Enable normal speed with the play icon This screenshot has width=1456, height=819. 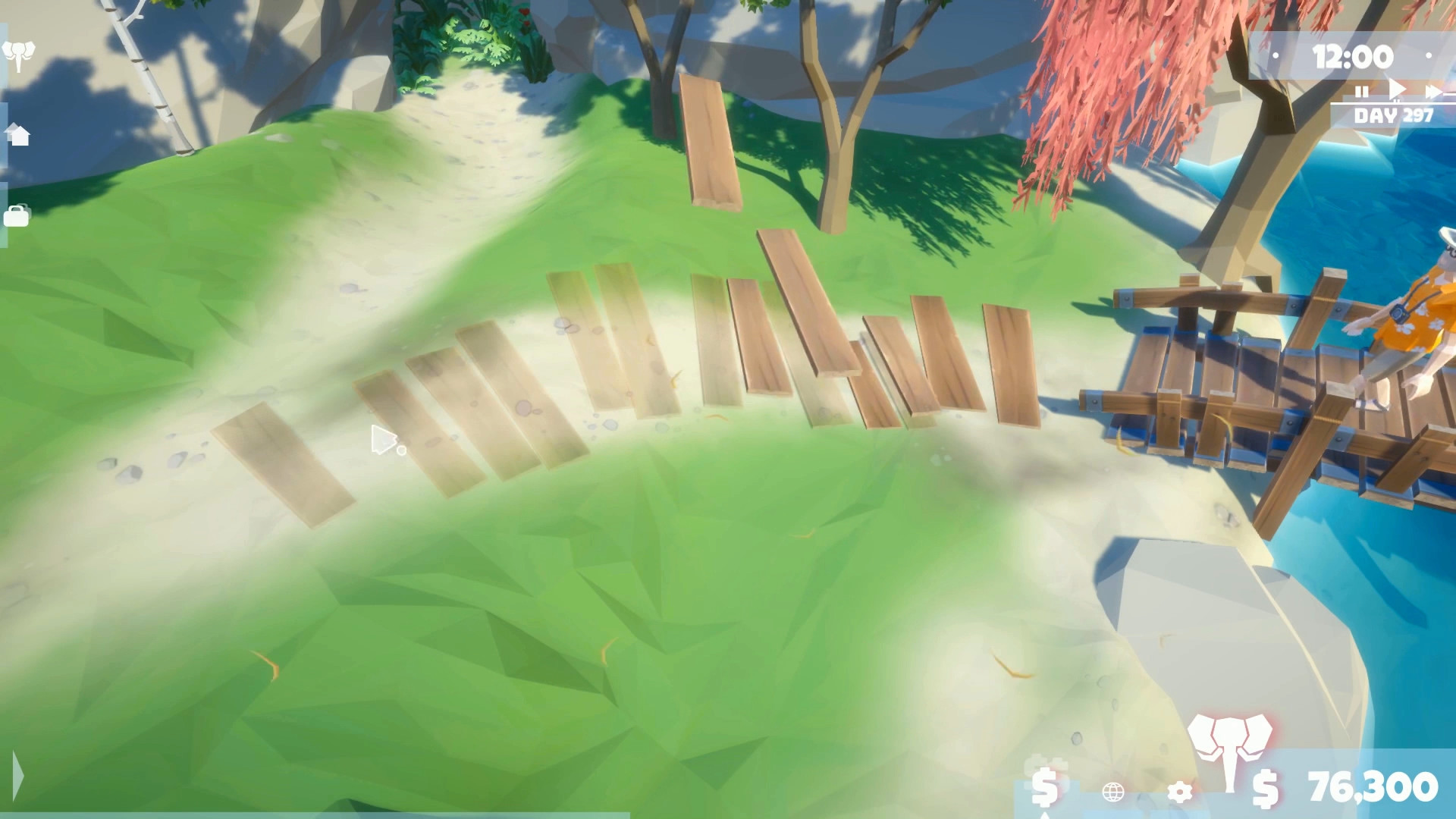point(1396,91)
